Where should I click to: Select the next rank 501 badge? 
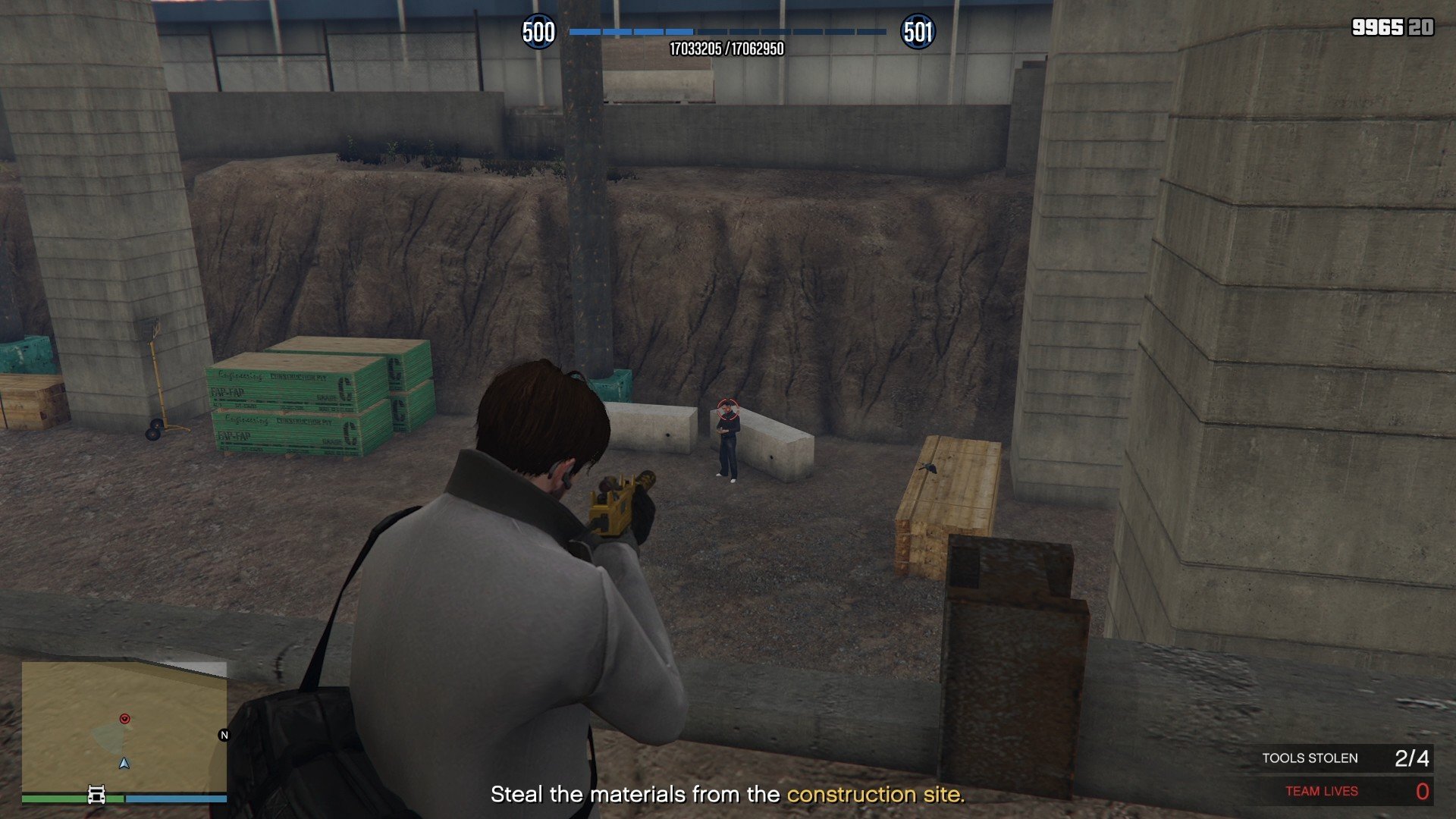click(x=918, y=33)
